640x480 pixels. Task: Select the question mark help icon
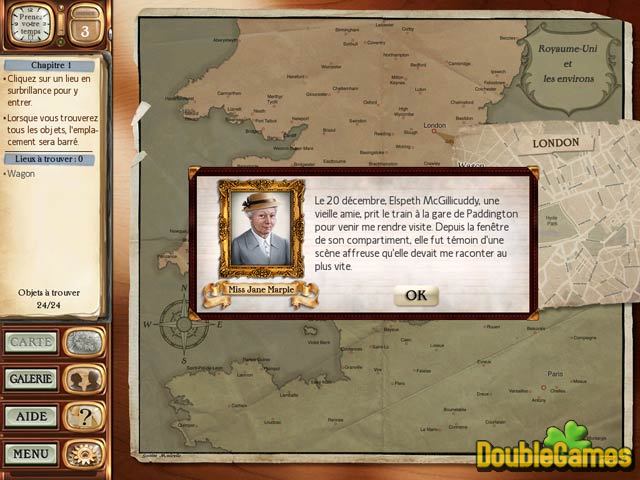coord(84,416)
